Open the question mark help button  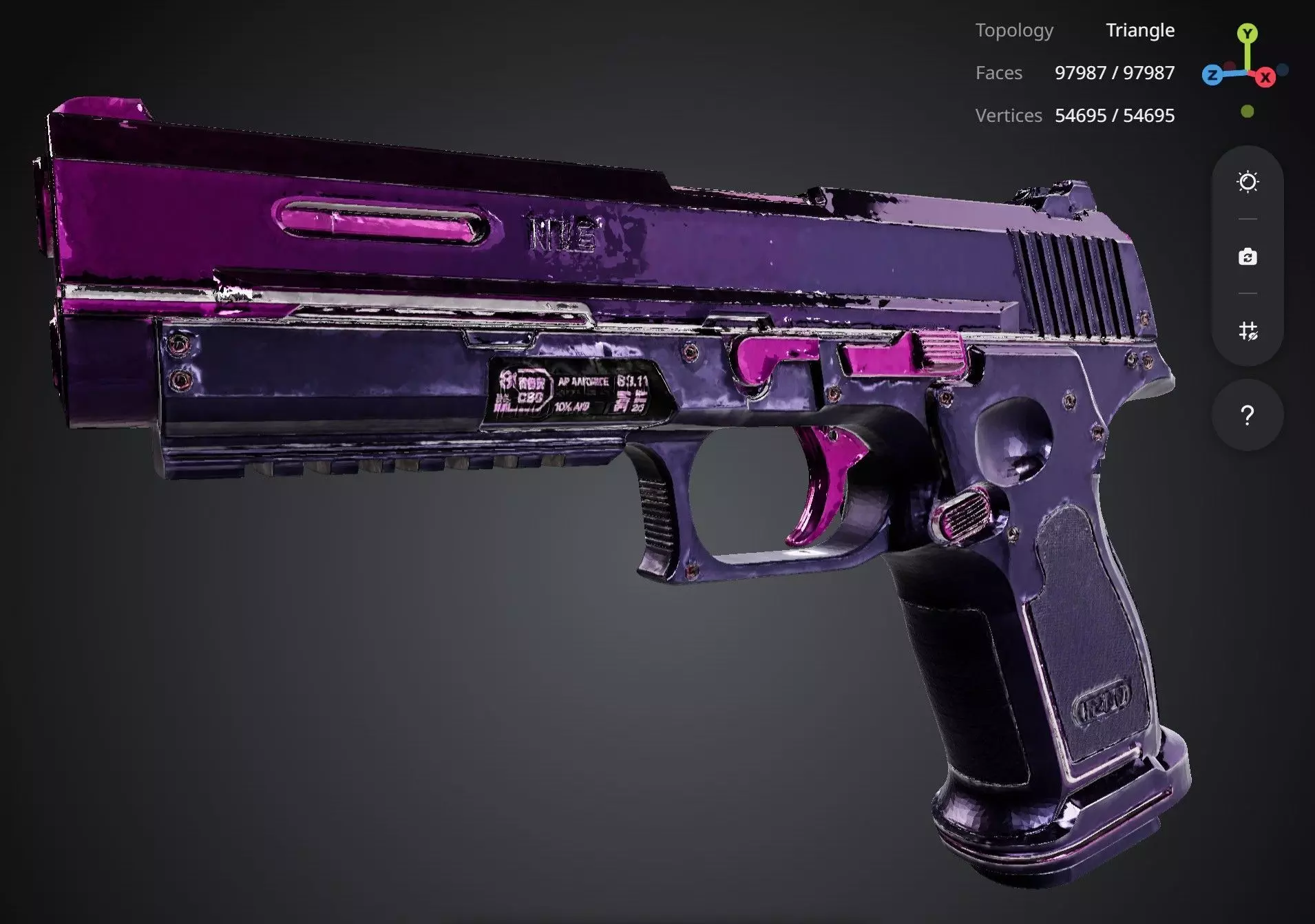point(1247,415)
